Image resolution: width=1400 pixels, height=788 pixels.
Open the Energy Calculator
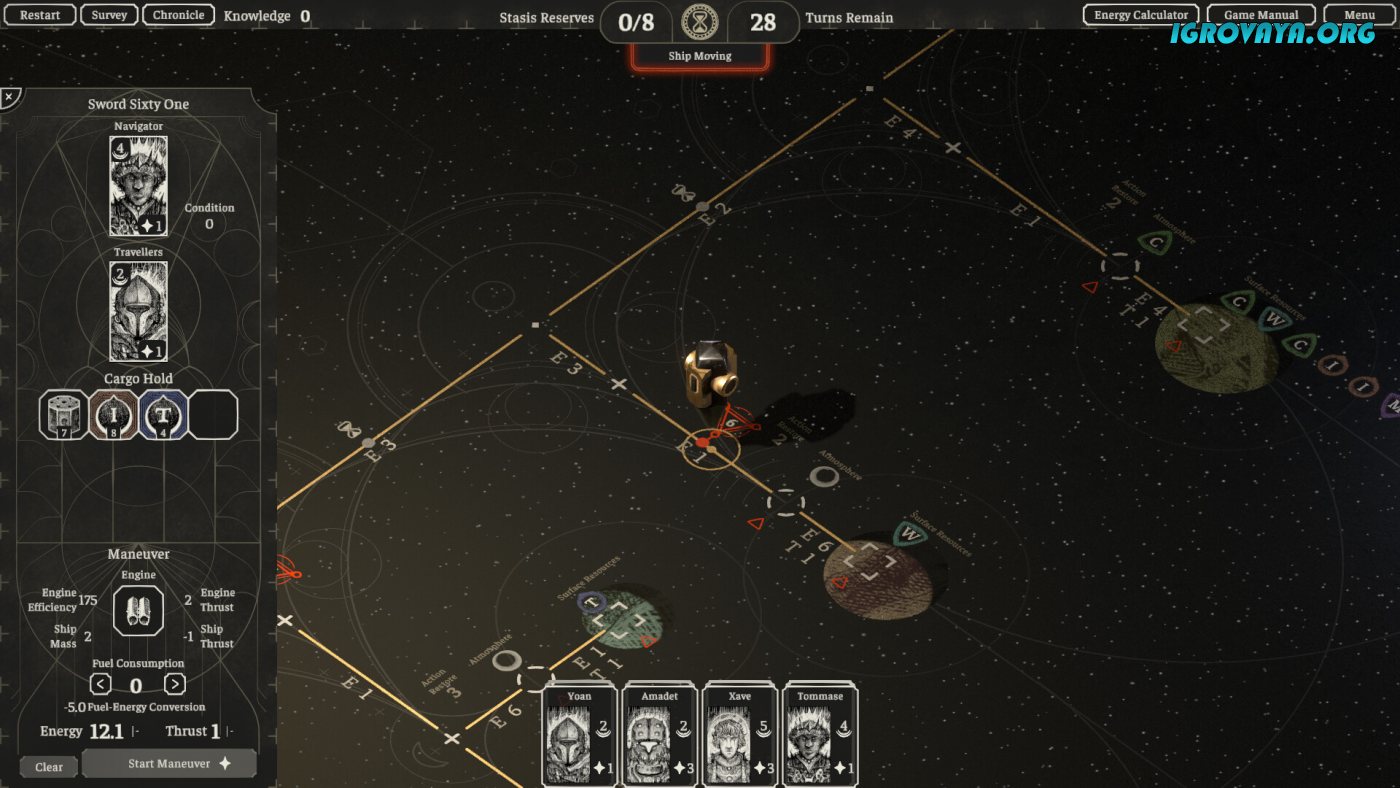pyautogui.click(x=1141, y=15)
